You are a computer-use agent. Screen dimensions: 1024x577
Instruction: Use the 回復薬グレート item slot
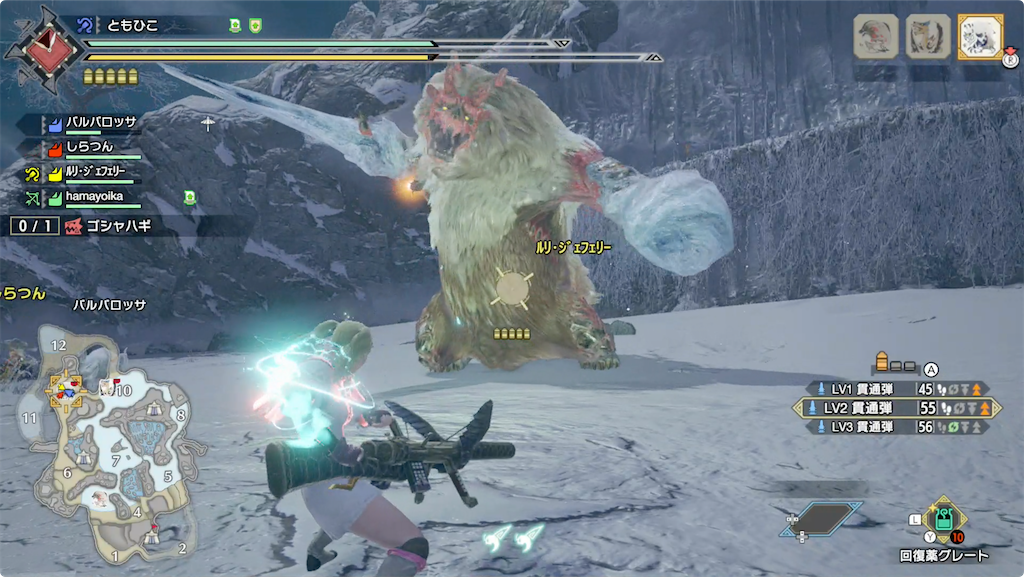[x=943, y=519]
